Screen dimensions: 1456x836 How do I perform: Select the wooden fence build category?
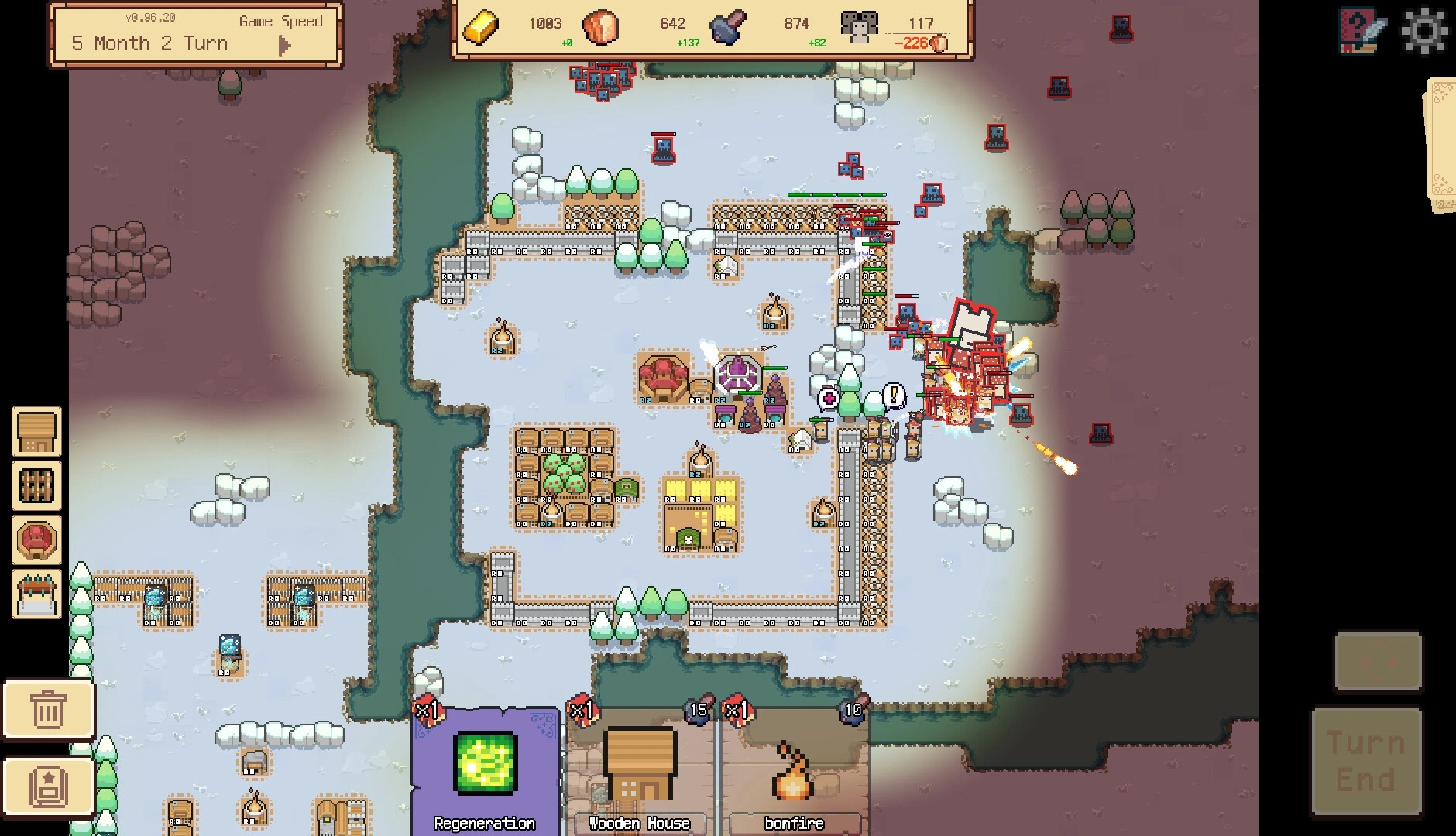point(36,485)
